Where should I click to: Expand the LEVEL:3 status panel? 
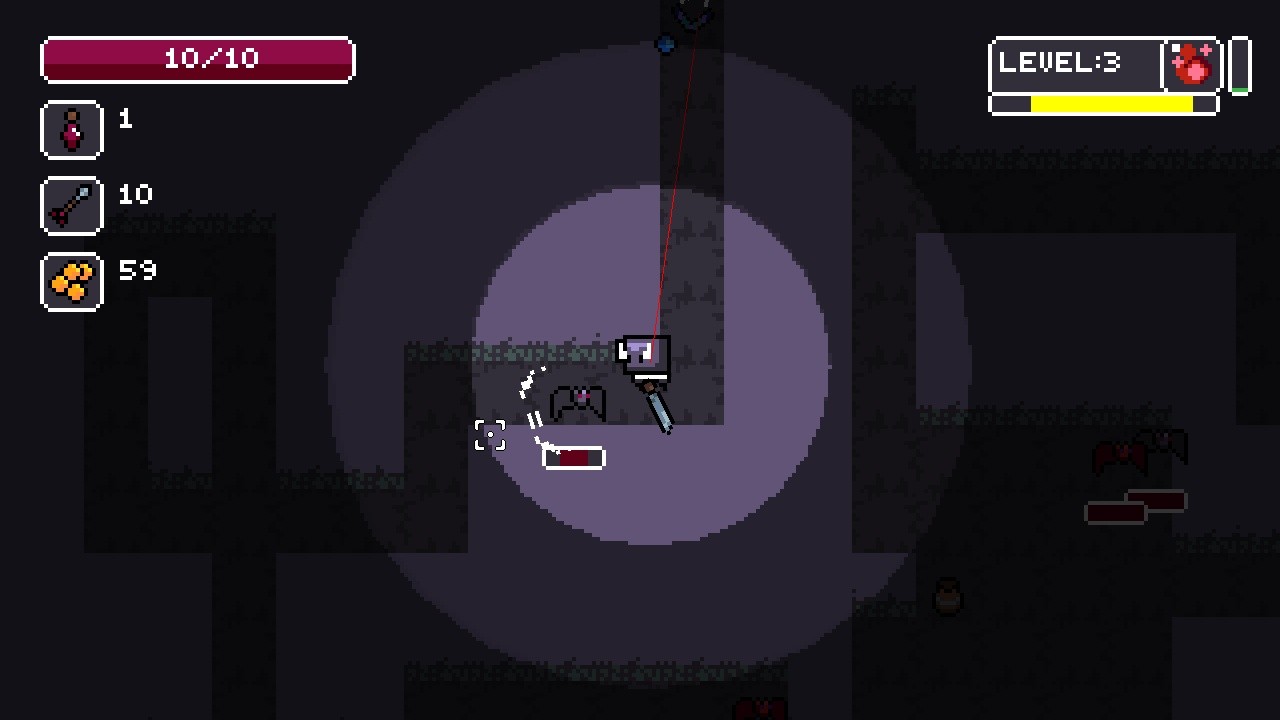pos(1075,64)
